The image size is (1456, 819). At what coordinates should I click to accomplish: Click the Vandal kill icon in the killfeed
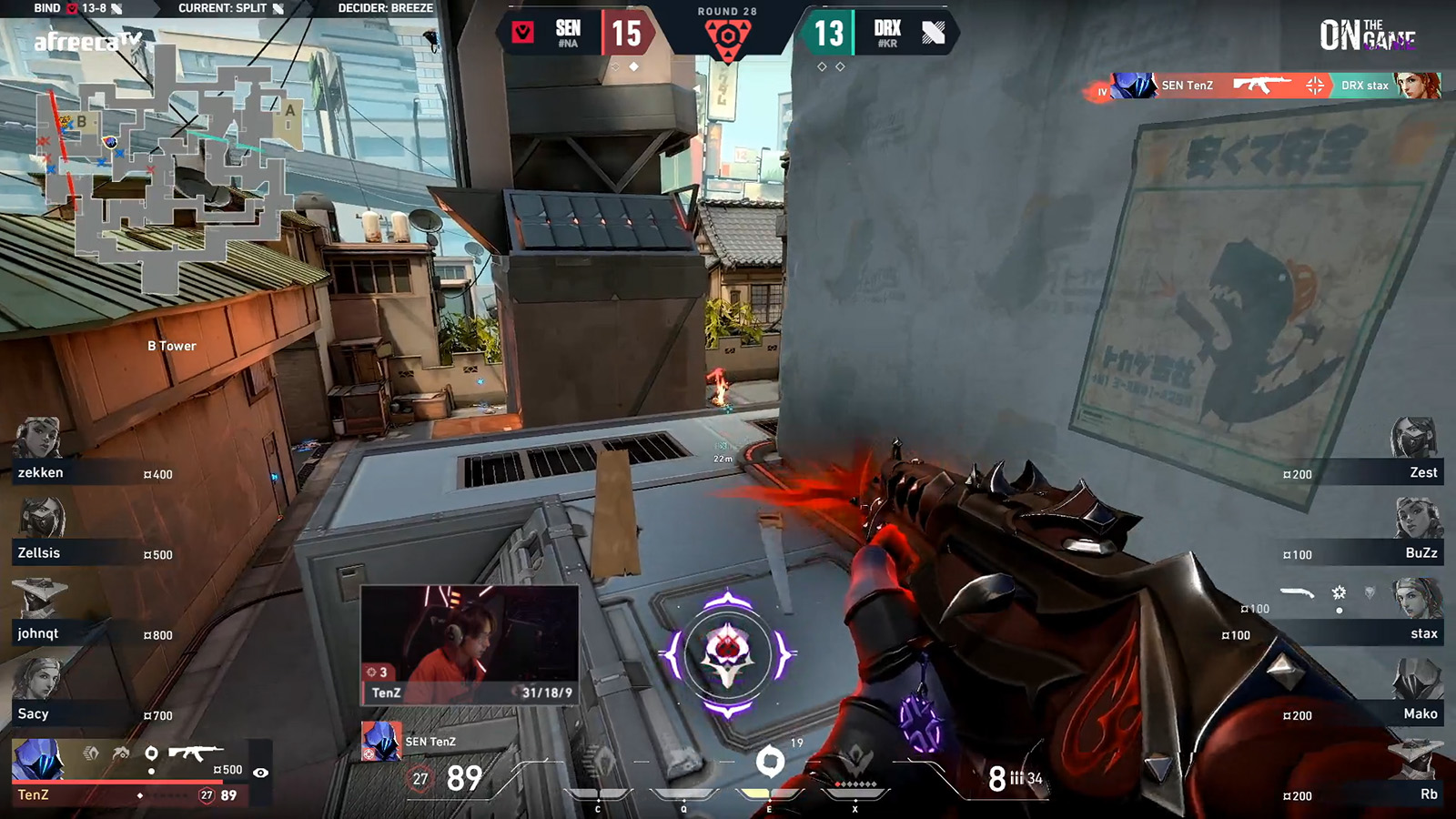[x=1260, y=85]
